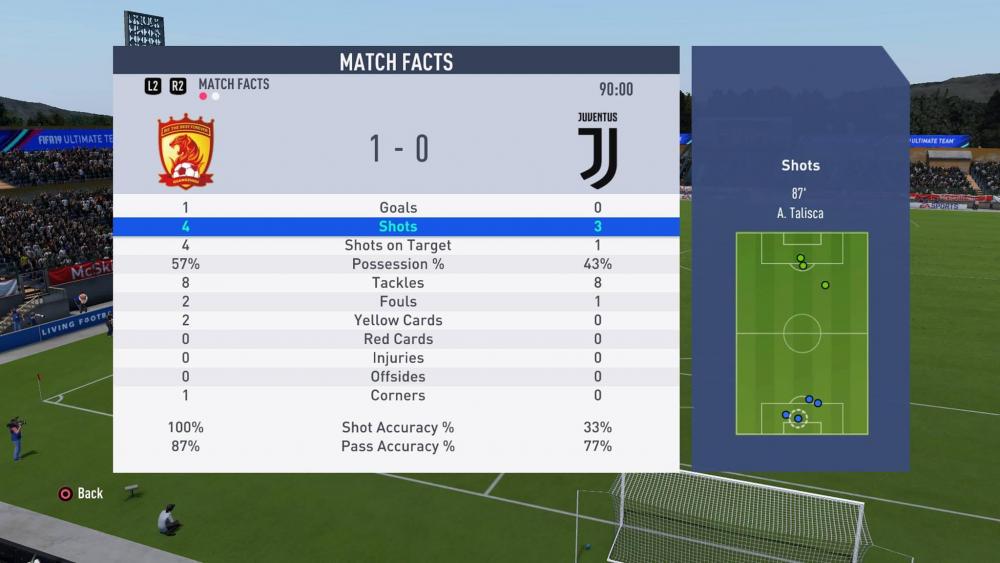The image size is (1000, 563).
Task: Highlight the Shot Accuracy % row
Action: pyautogui.click(x=397, y=428)
